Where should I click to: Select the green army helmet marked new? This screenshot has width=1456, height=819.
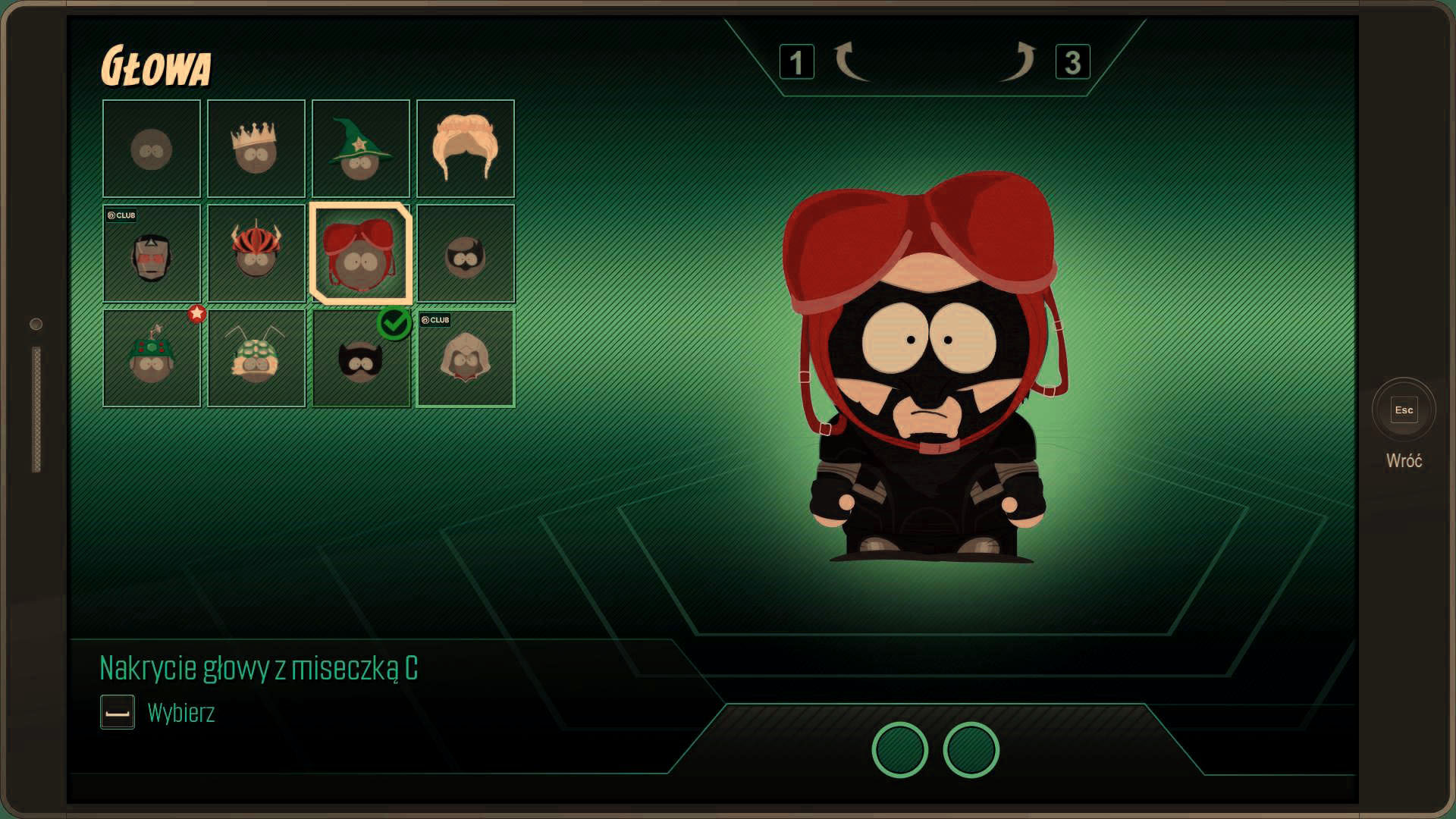[x=152, y=358]
